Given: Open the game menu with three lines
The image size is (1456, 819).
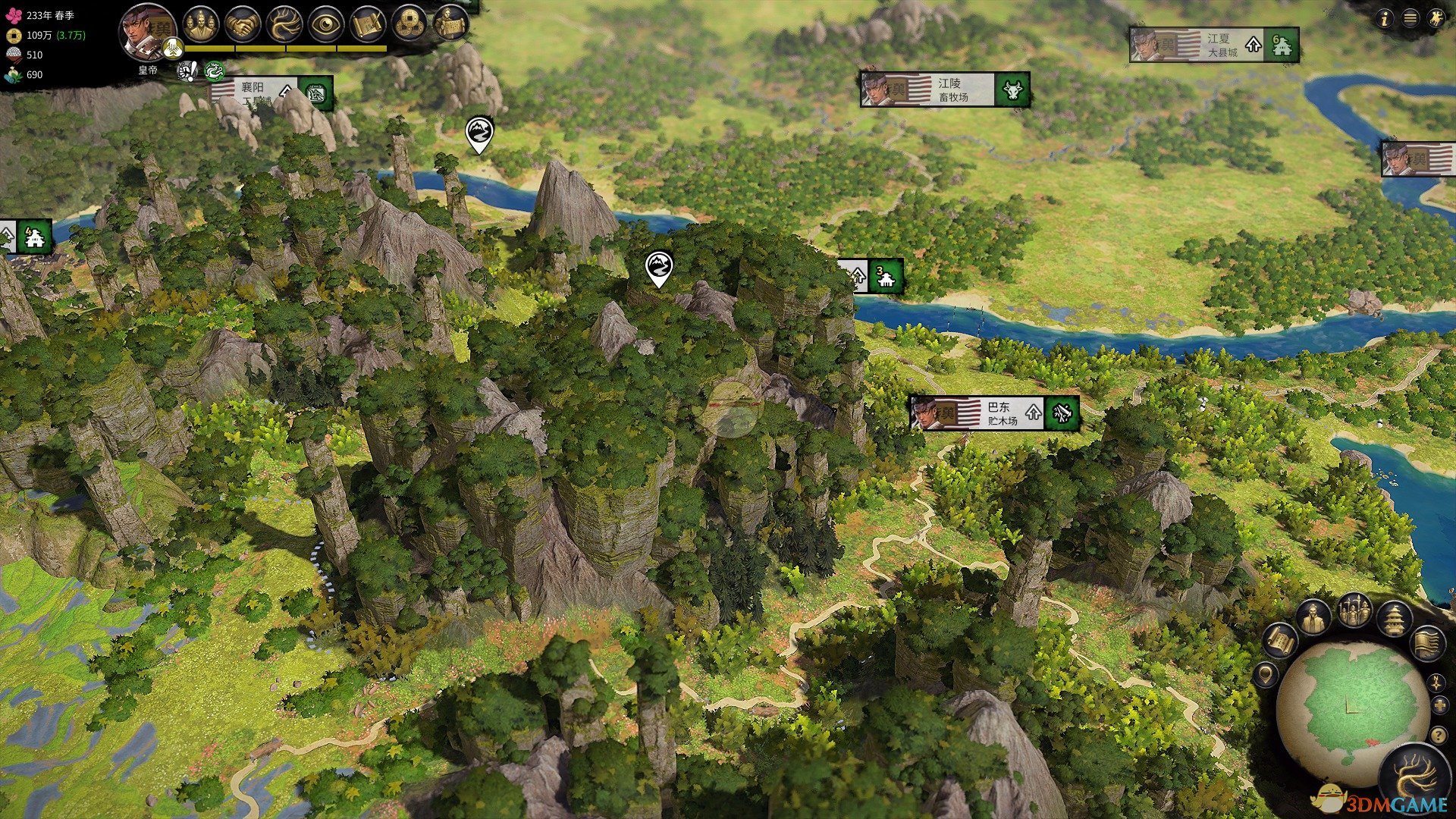Looking at the screenshot, I should point(1410,19).
